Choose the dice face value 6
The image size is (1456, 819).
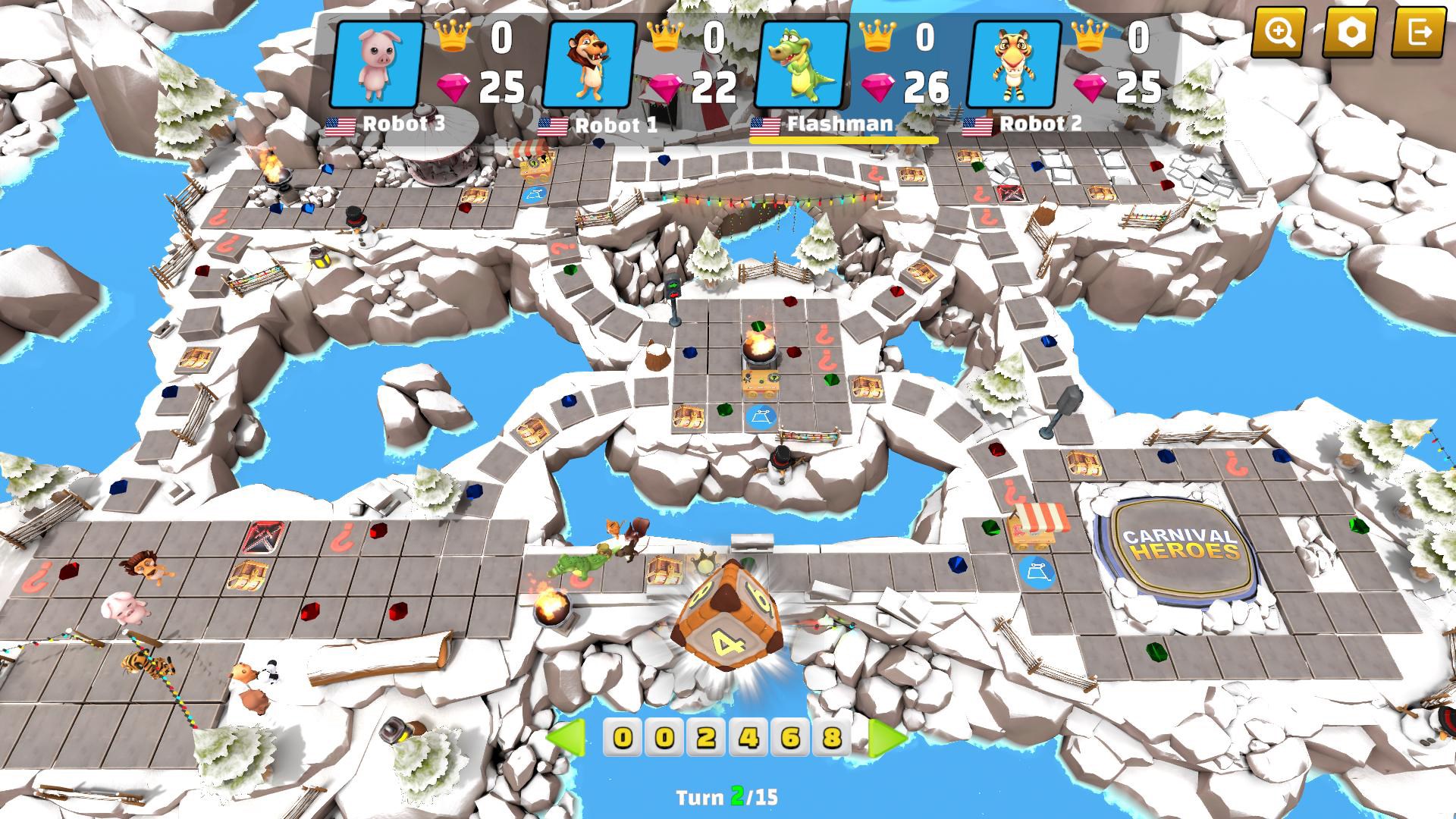tap(791, 737)
